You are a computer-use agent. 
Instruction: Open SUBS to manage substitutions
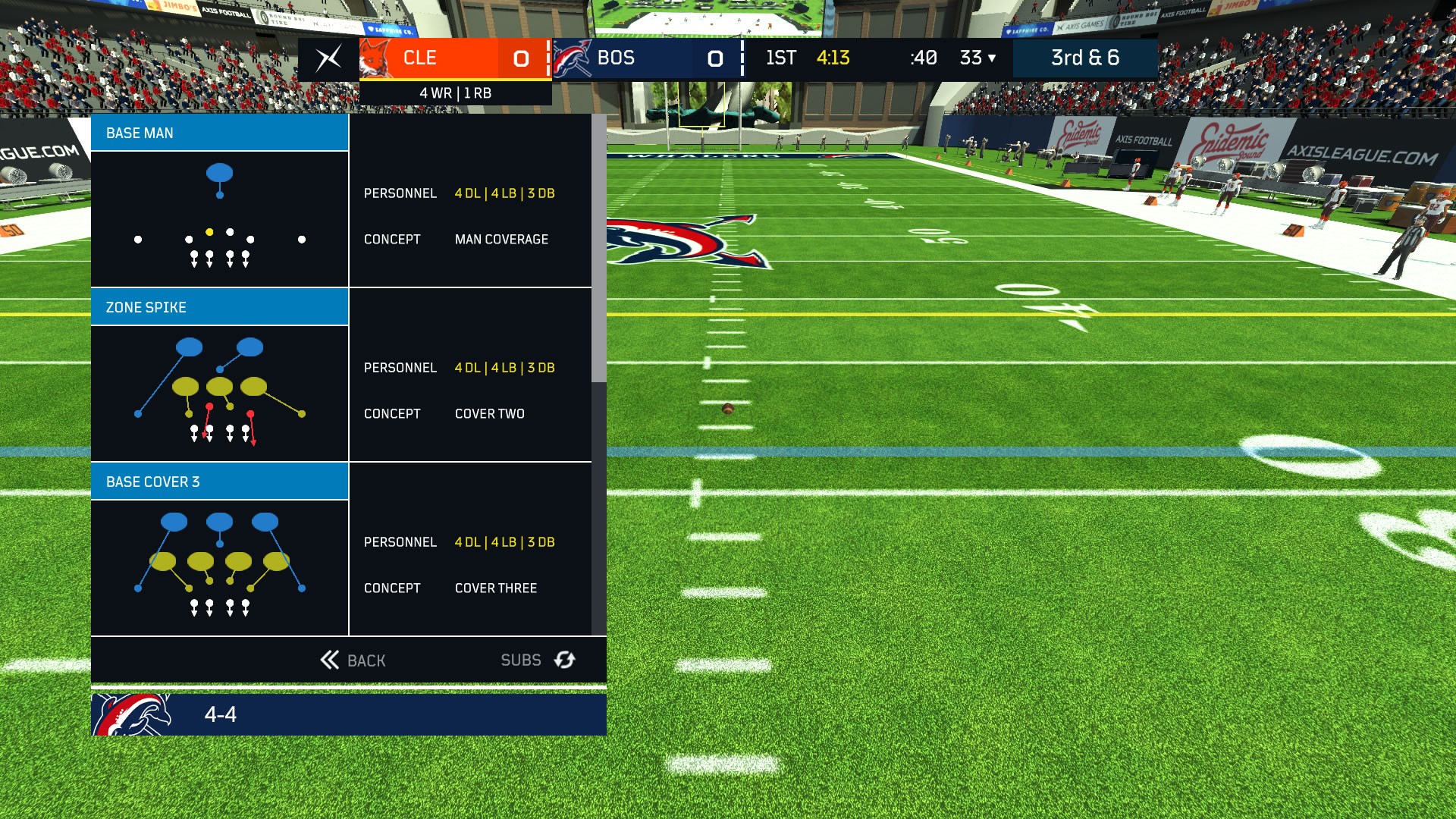521,660
